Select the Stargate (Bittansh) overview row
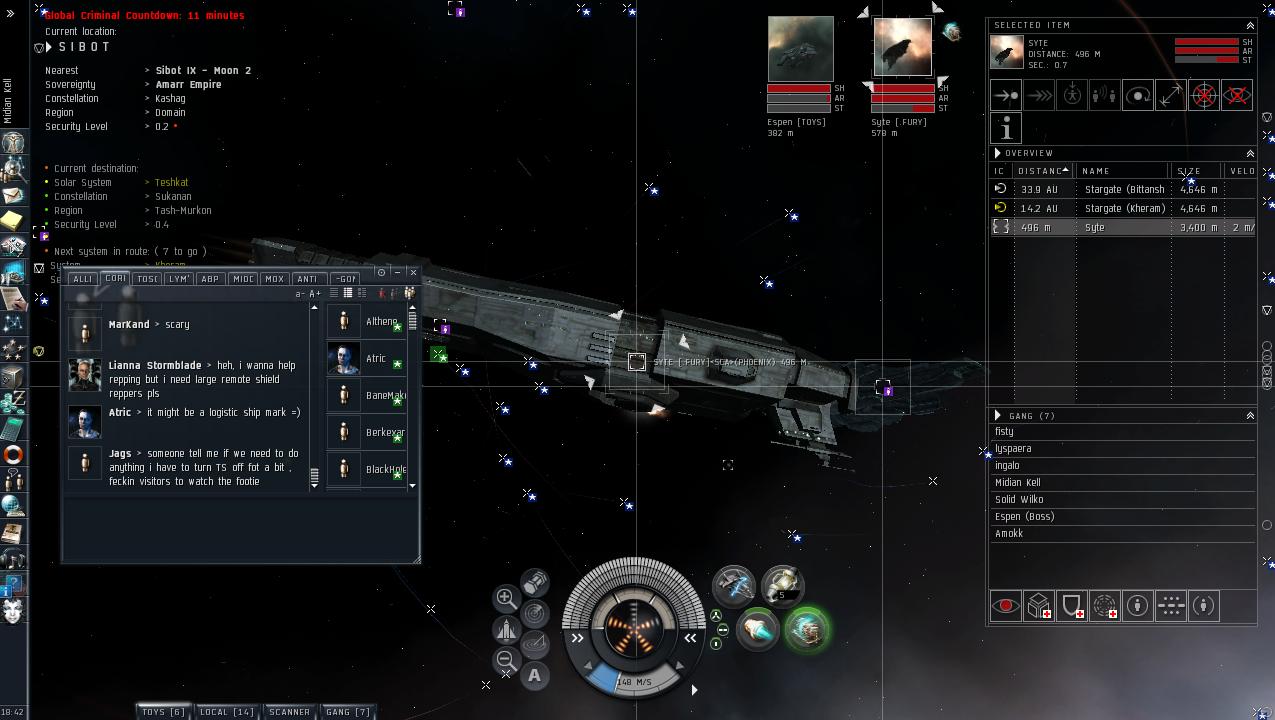The height and width of the screenshot is (720, 1275). (x=1124, y=189)
